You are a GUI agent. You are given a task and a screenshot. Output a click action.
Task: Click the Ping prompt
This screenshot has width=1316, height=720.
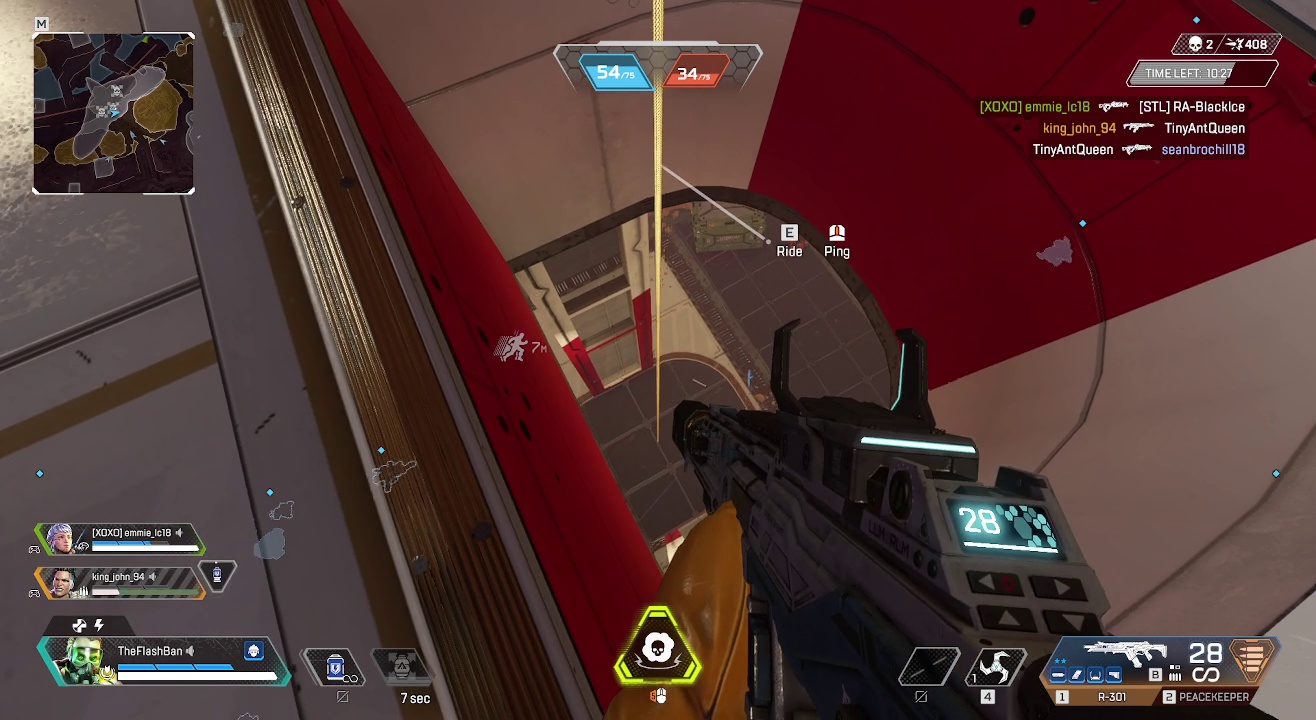pyautogui.click(x=837, y=241)
